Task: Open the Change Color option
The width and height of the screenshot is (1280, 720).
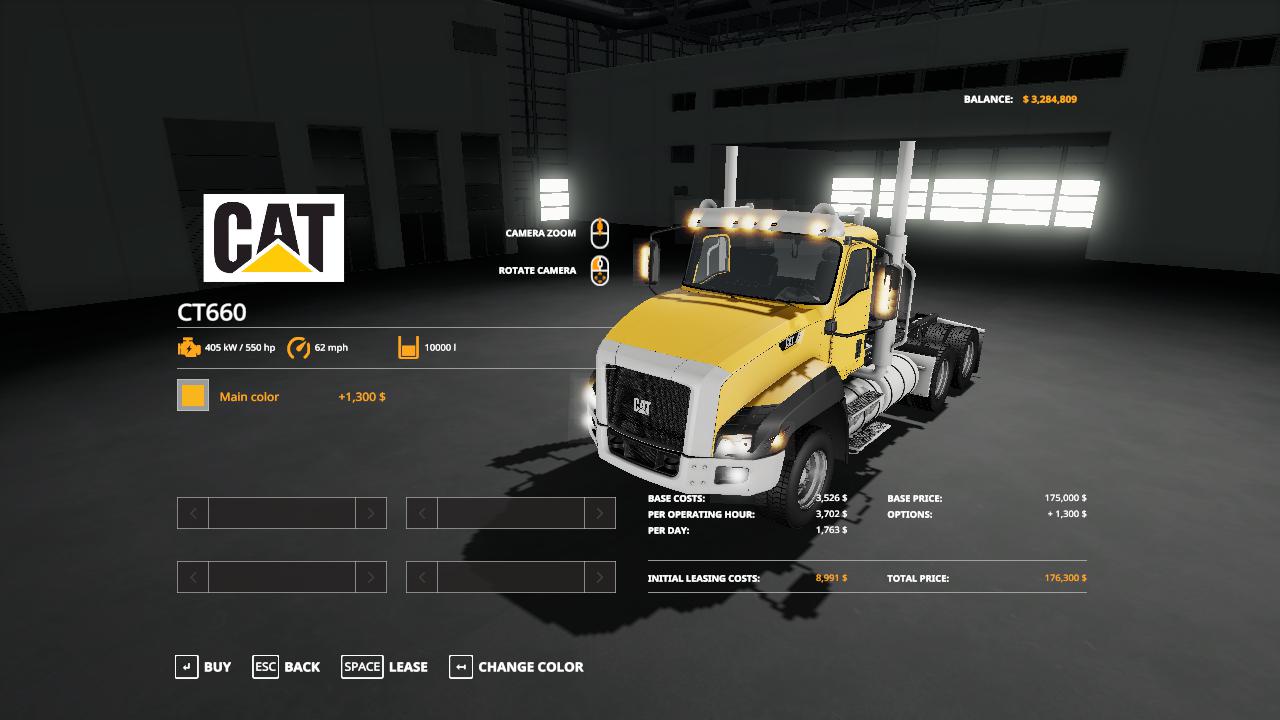Action: click(x=517, y=667)
